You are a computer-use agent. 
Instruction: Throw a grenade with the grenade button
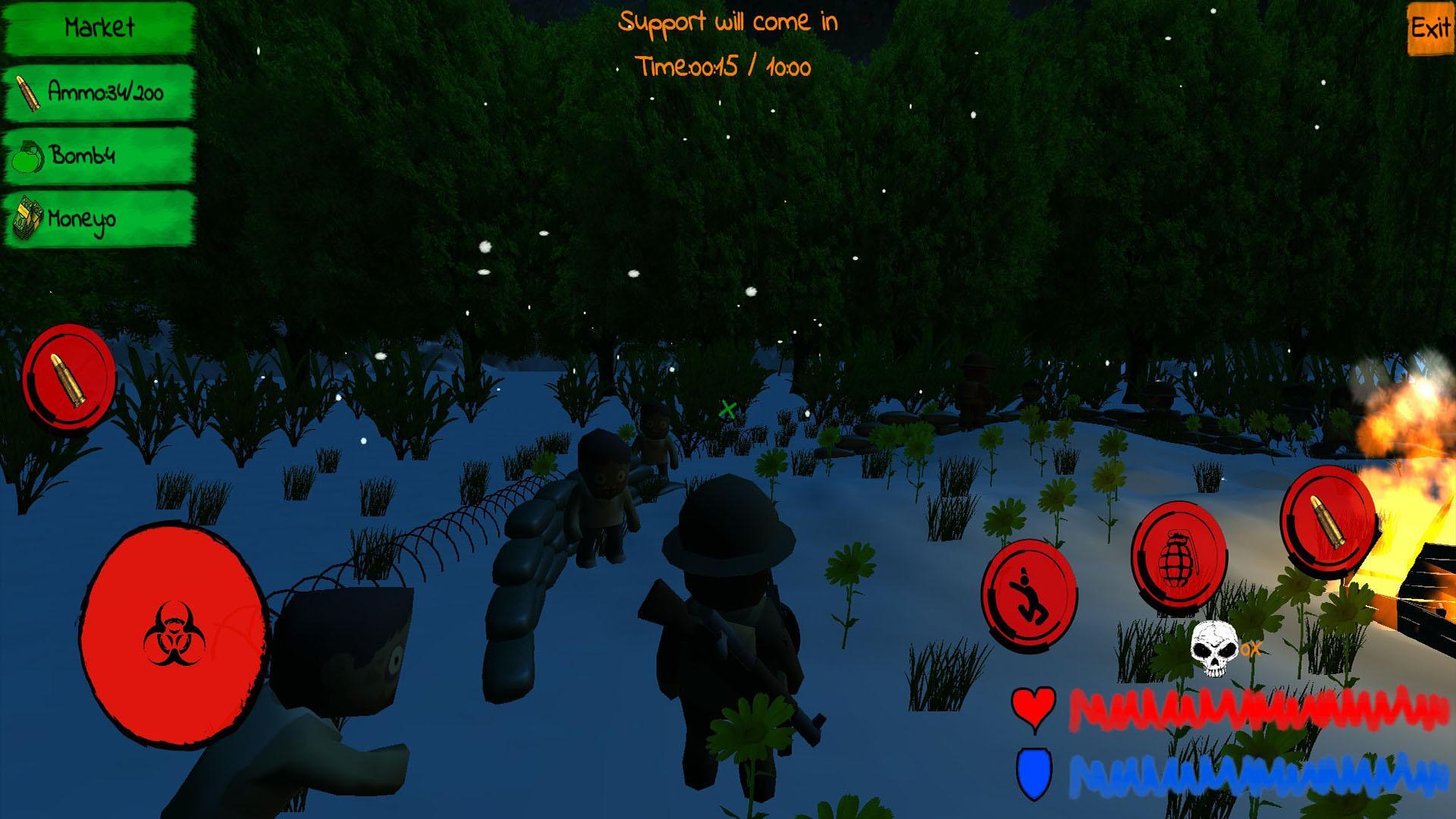click(x=1178, y=557)
